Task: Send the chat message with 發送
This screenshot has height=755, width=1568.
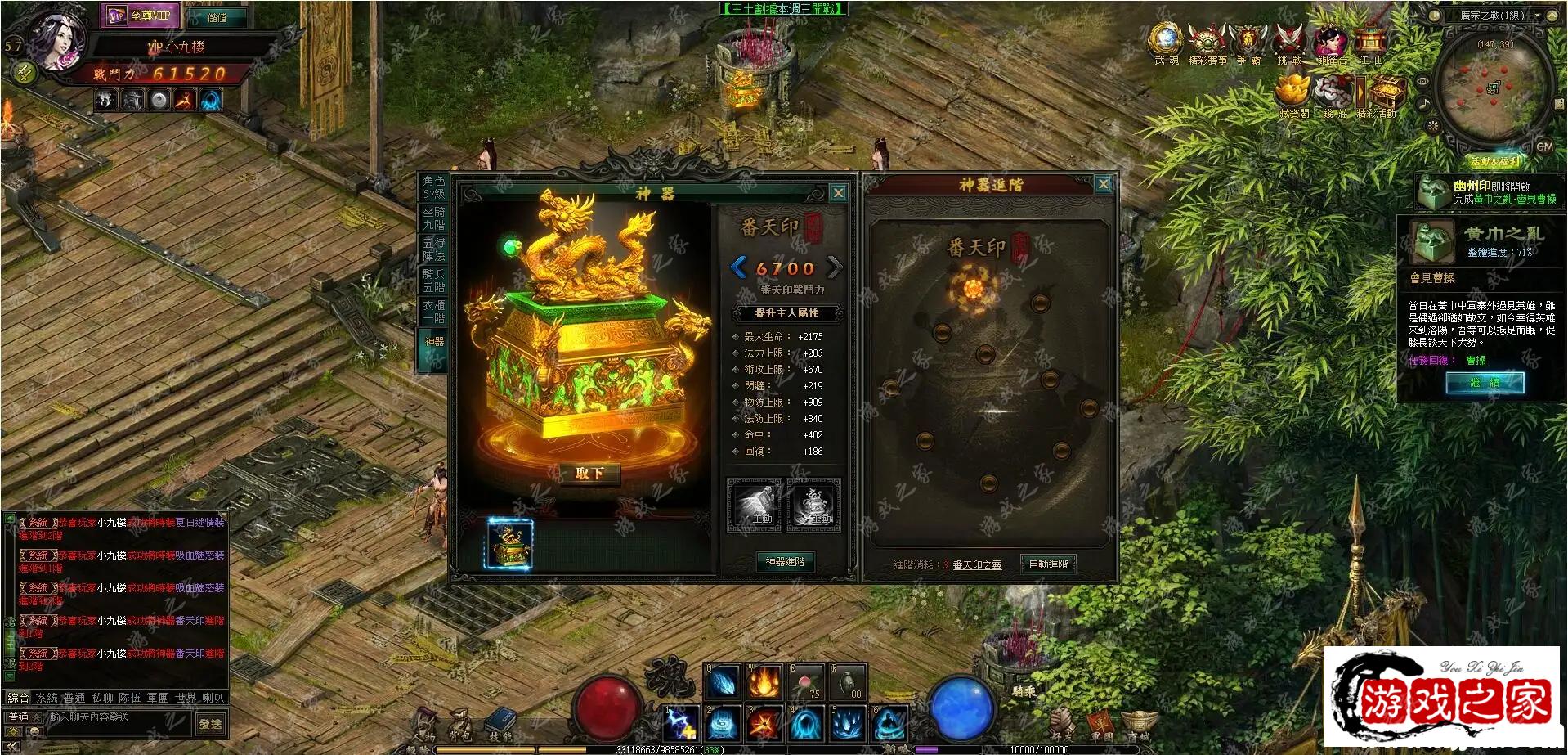Action: (x=210, y=724)
